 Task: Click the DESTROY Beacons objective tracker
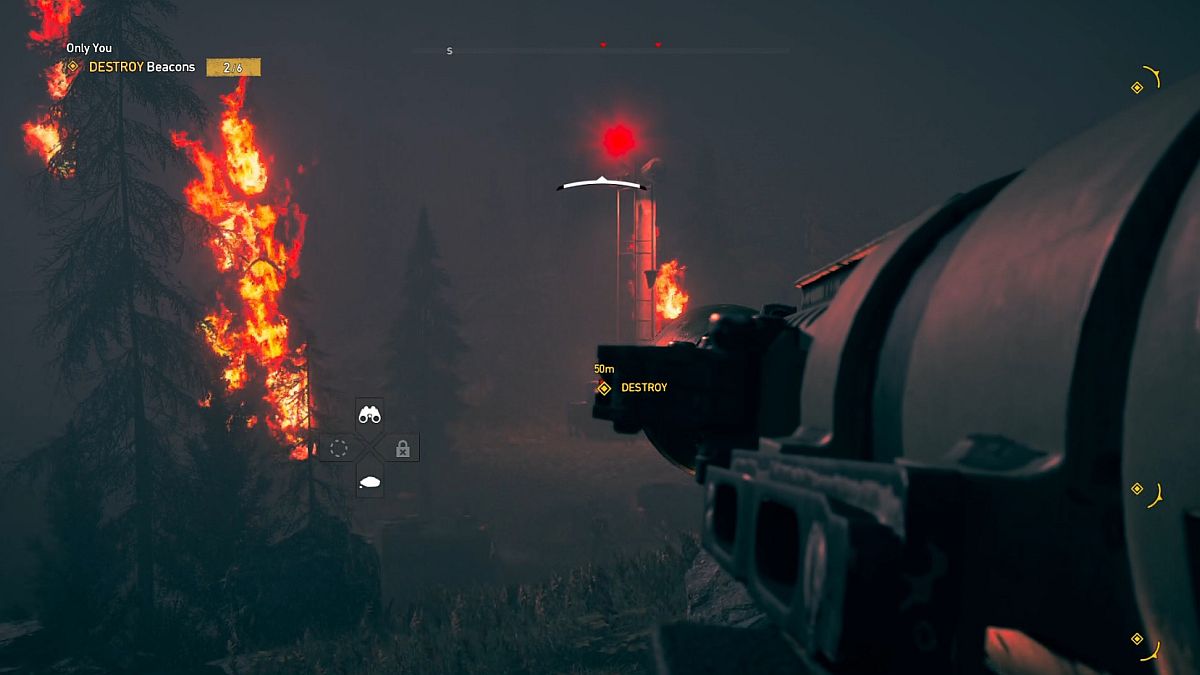click(x=141, y=67)
